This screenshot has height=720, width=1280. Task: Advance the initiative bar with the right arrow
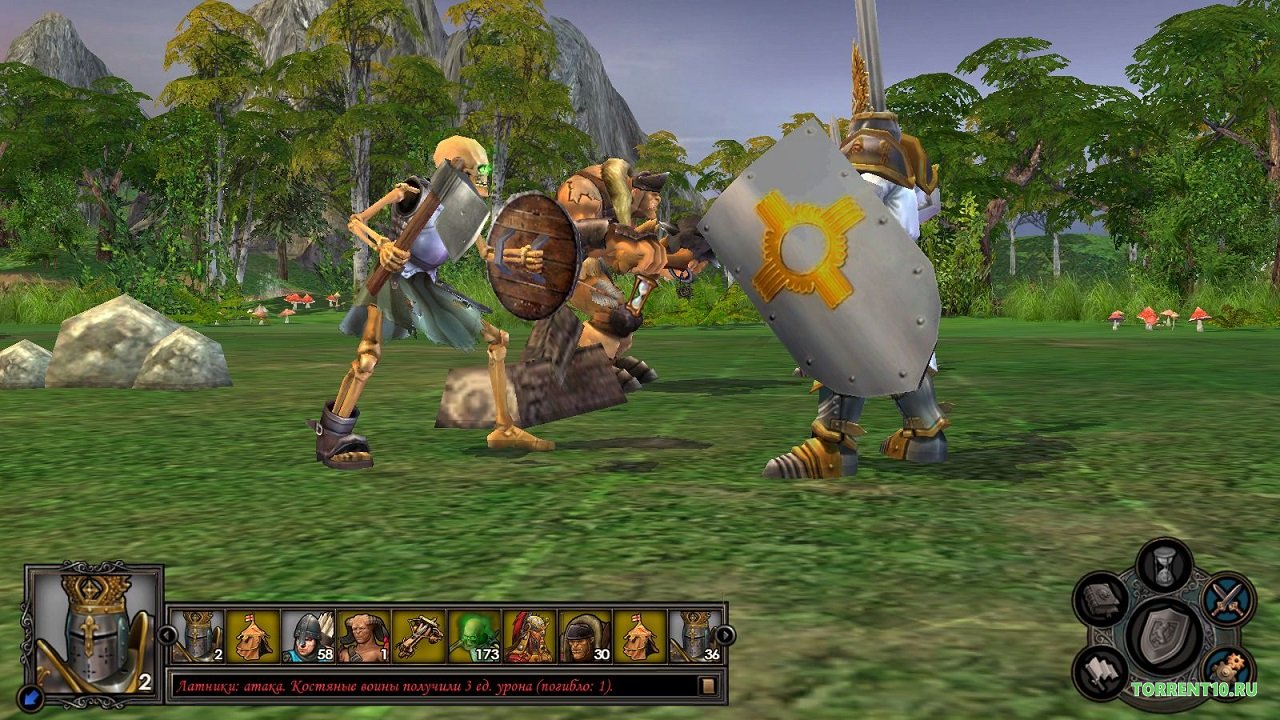(725, 634)
